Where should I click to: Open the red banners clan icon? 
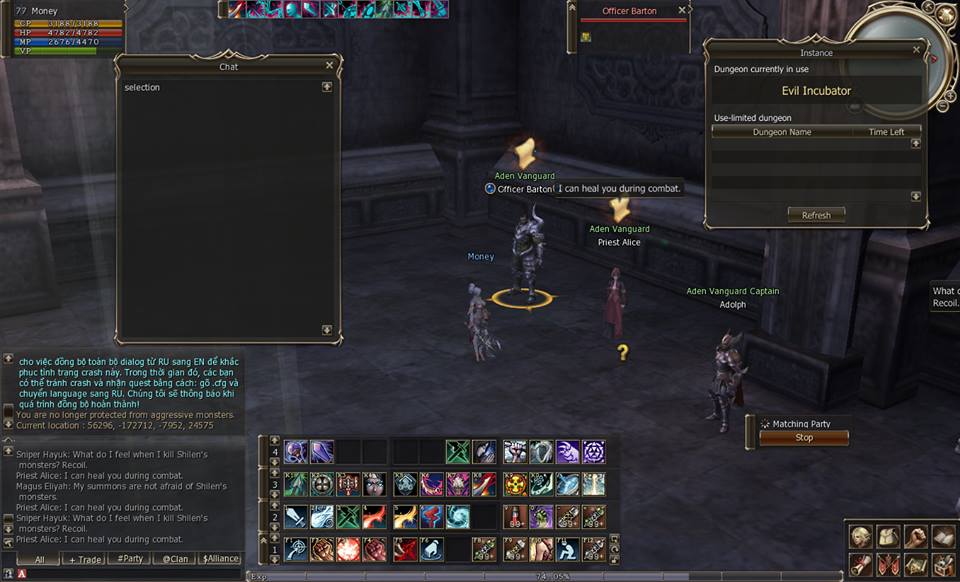(x=887, y=565)
